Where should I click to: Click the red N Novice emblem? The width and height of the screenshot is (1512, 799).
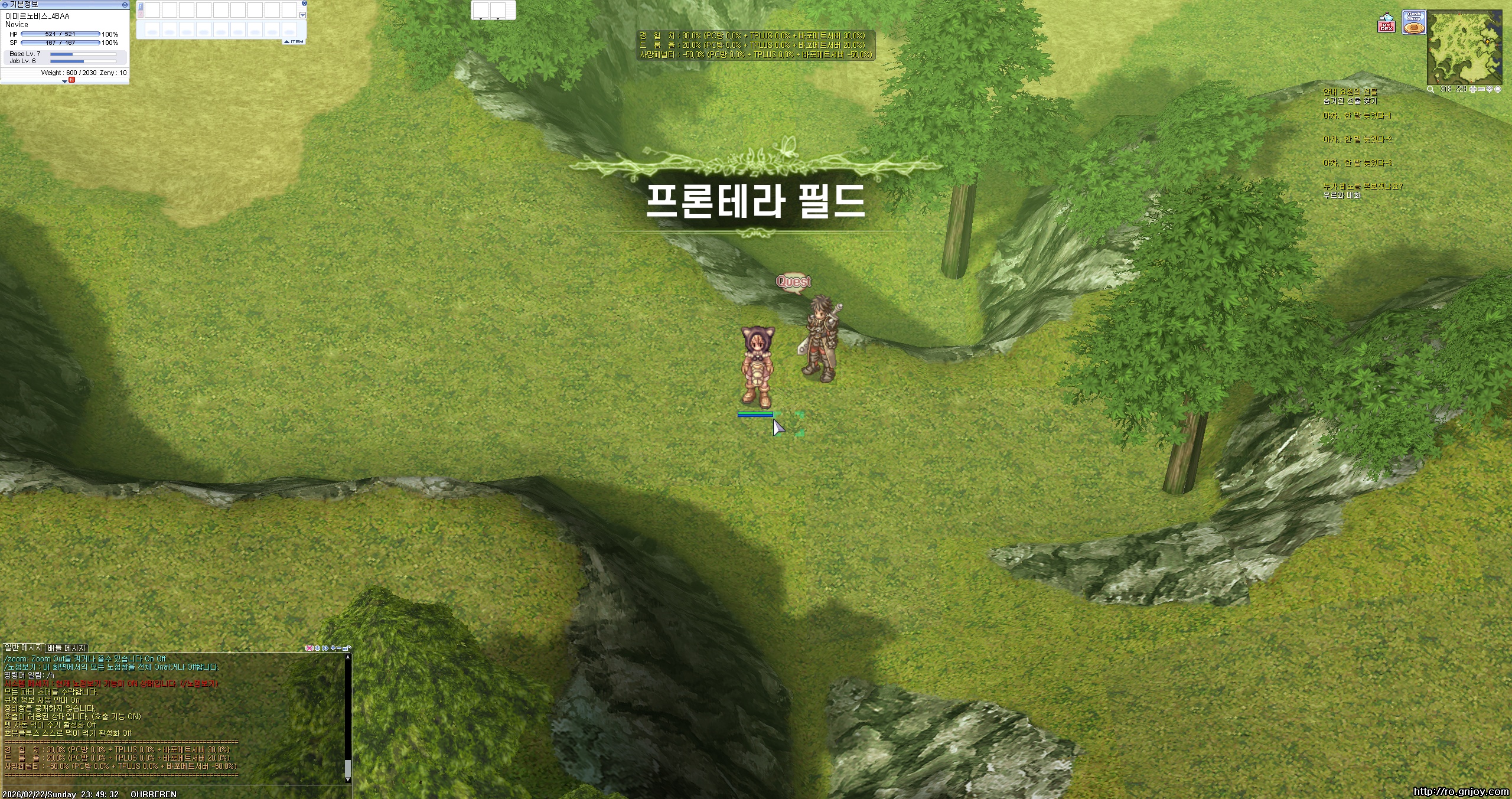[72, 81]
